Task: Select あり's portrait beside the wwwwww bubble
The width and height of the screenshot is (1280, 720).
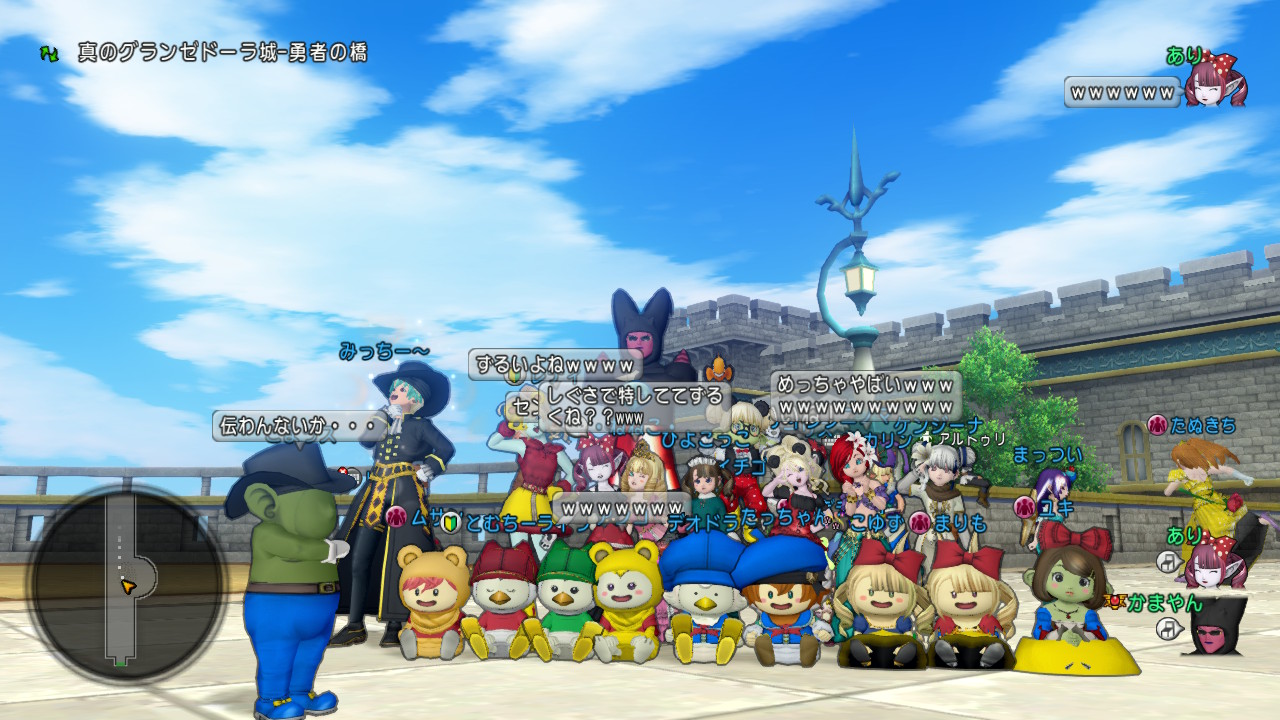Action: point(1215,86)
